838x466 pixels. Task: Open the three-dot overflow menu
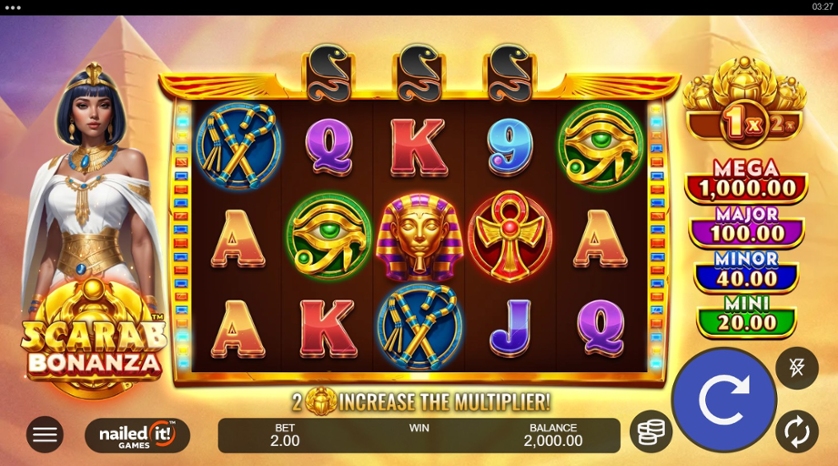click(13, 7)
